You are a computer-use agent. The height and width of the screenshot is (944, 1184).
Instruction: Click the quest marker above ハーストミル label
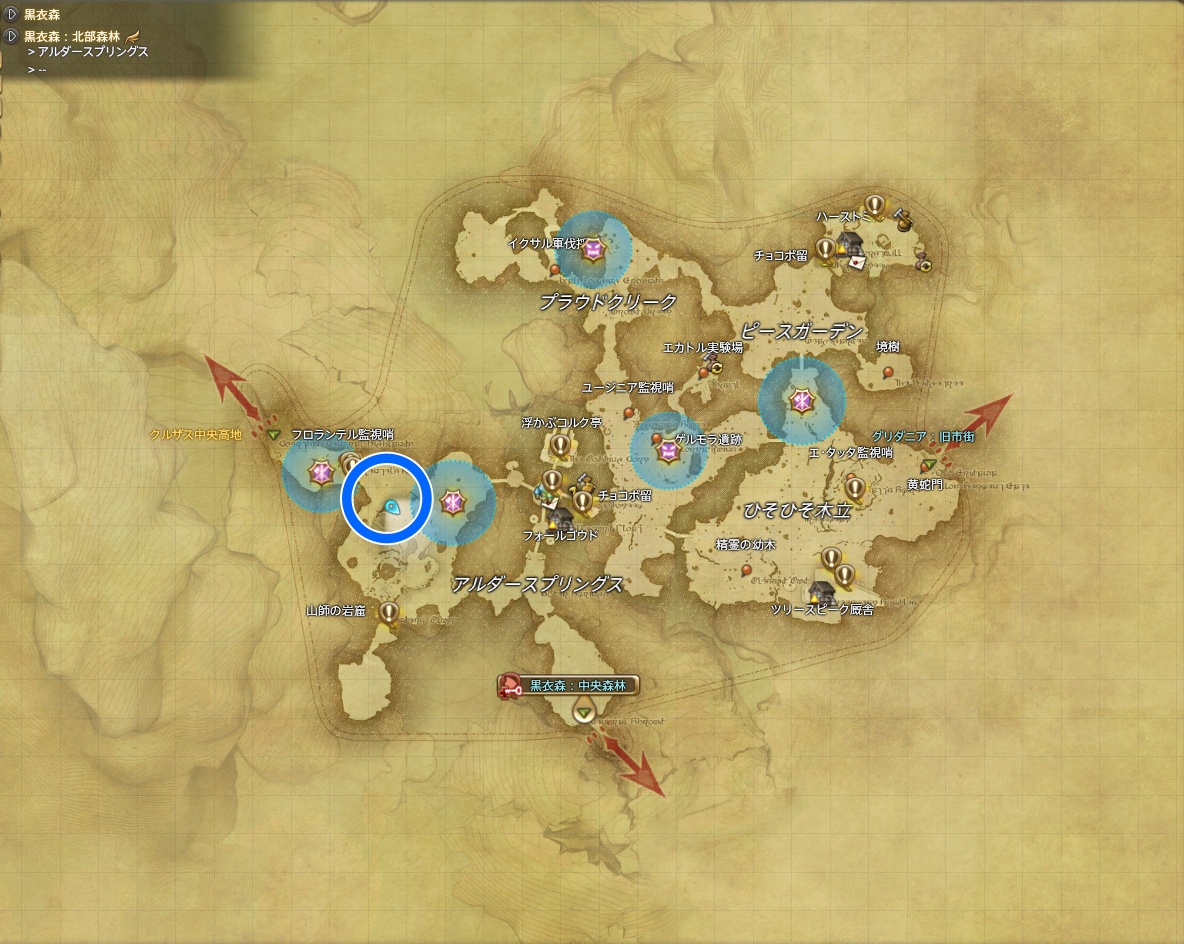pos(875,205)
